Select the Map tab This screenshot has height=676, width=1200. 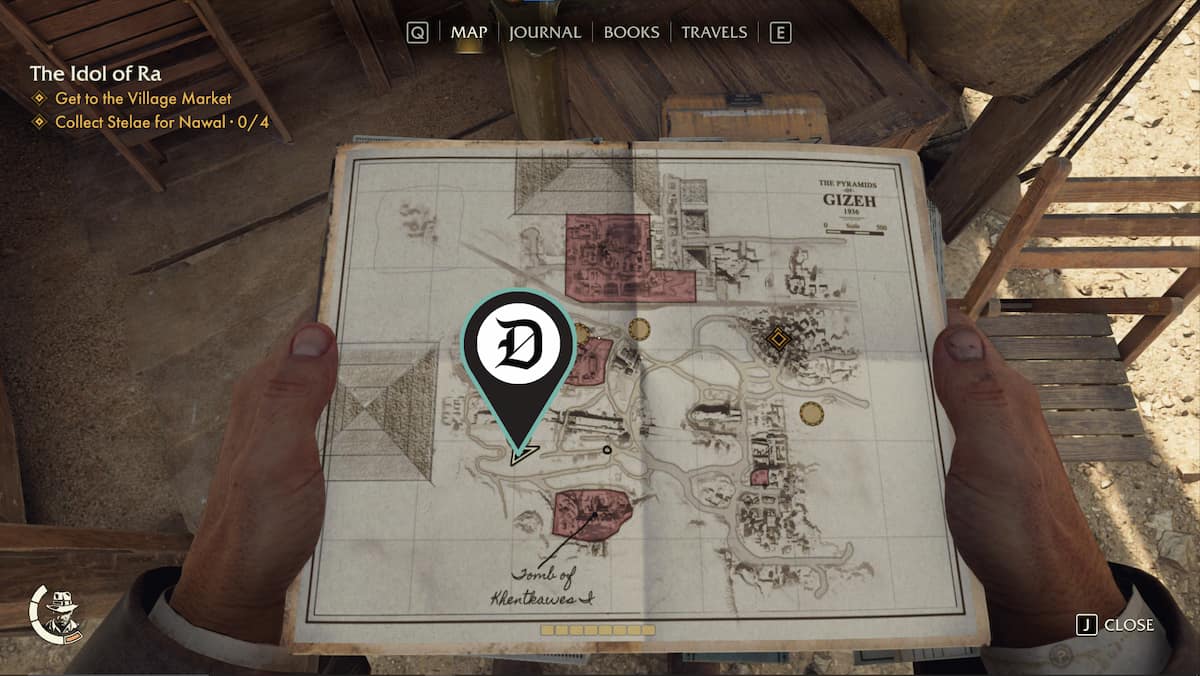point(469,32)
